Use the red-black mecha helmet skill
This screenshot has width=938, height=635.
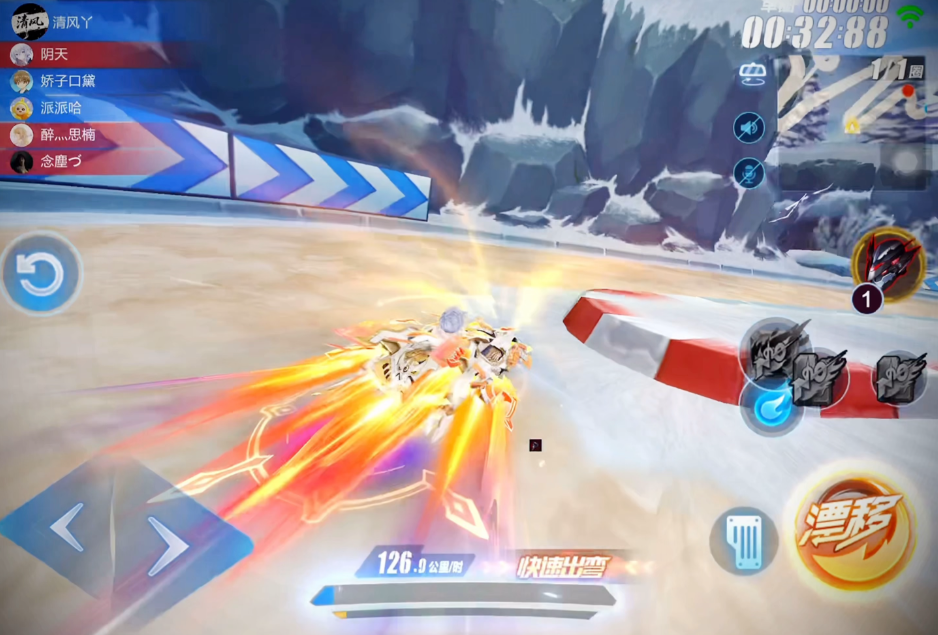(887, 263)
